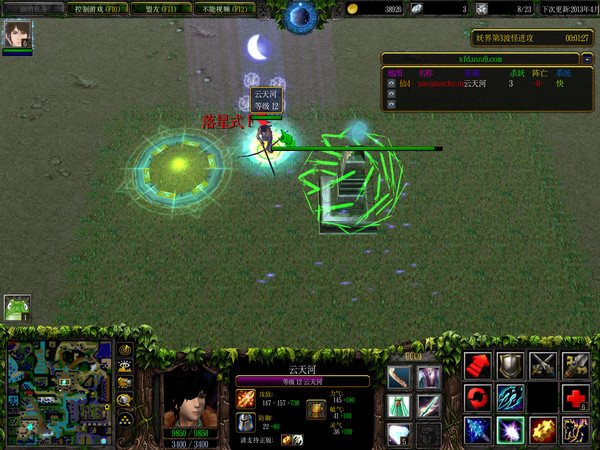Cast the cyan claw slash ability
The image size is (600, 450).
pyautogui.click(x=511, y=398)
